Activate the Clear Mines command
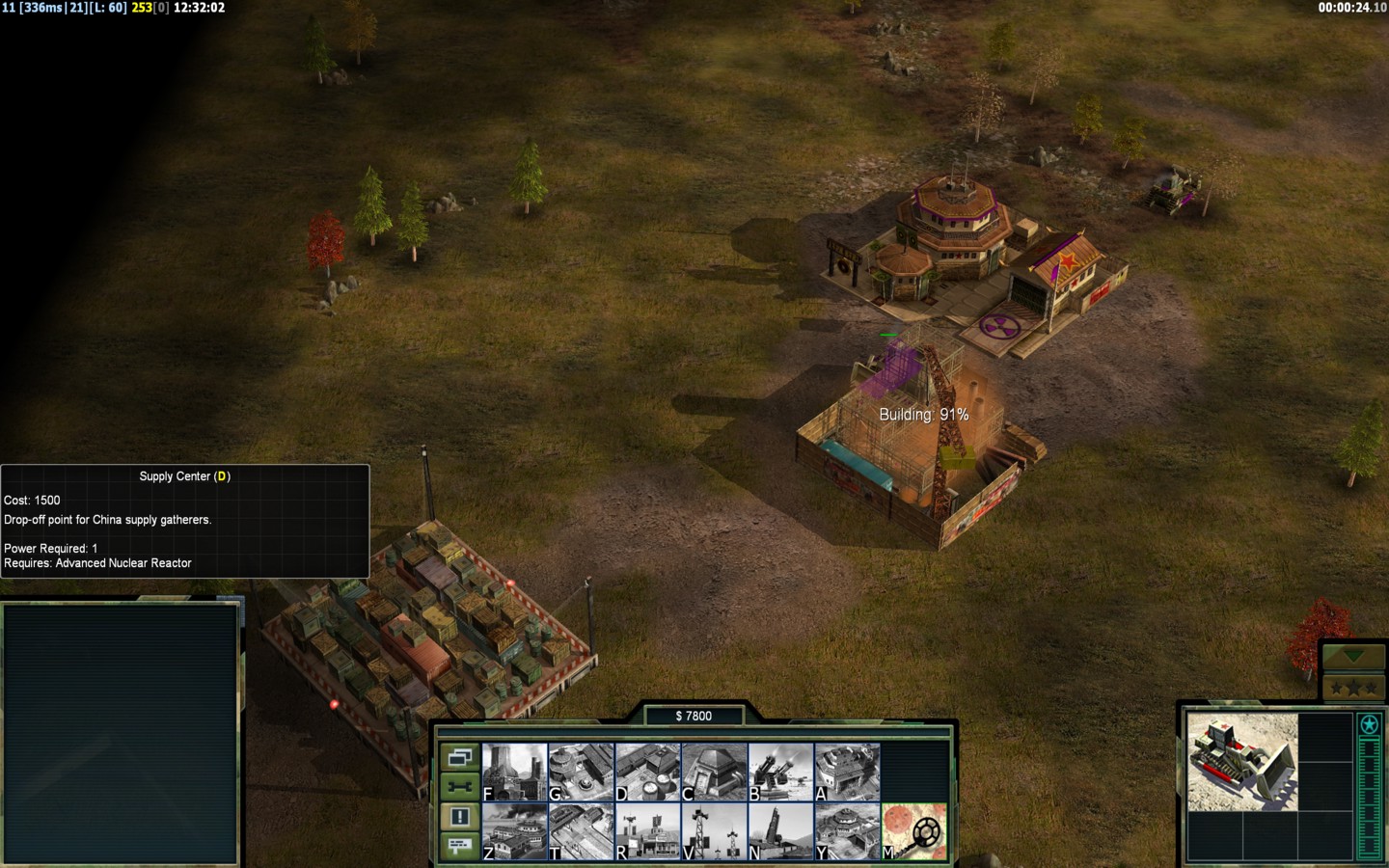The height and width of the screenshot is (868, 1389). coord(914,831)
